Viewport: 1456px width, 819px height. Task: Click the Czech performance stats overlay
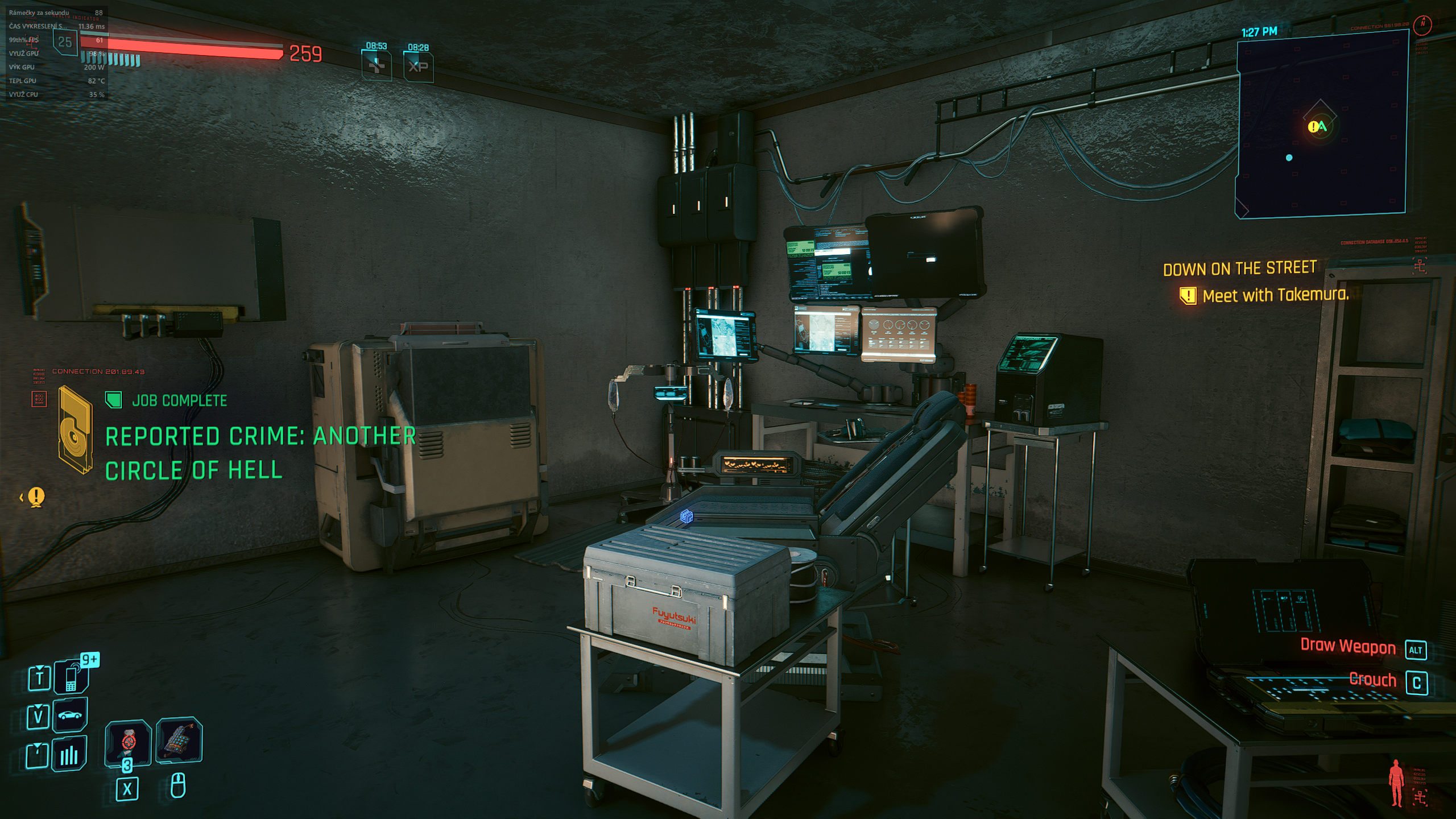56,53
